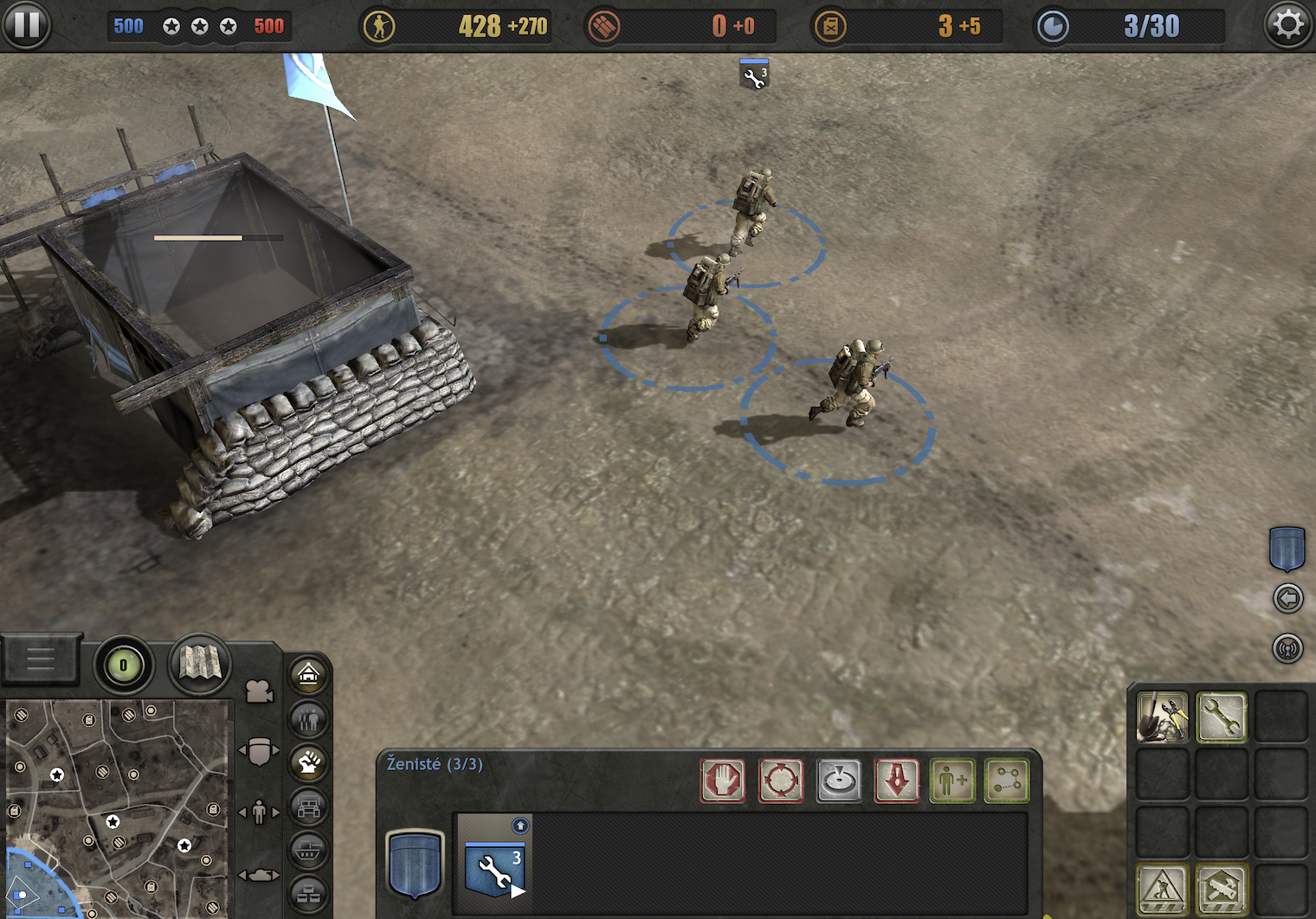Open the hamburger menu above the minimap
The image size is (1316, 919).
(40, 660)
